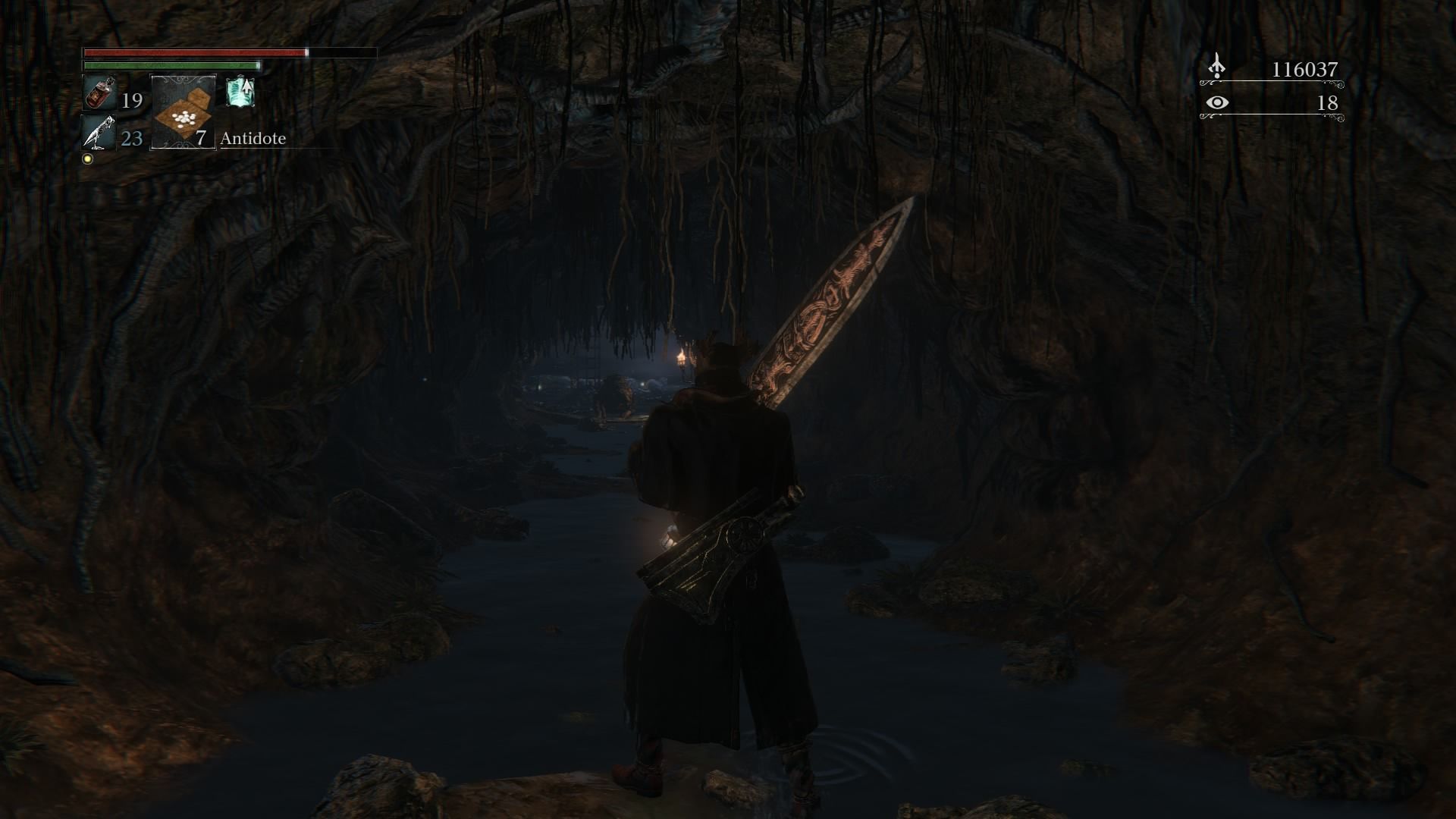1456x819 pixels.
Task: Click the red health bar
Action: 193,54
